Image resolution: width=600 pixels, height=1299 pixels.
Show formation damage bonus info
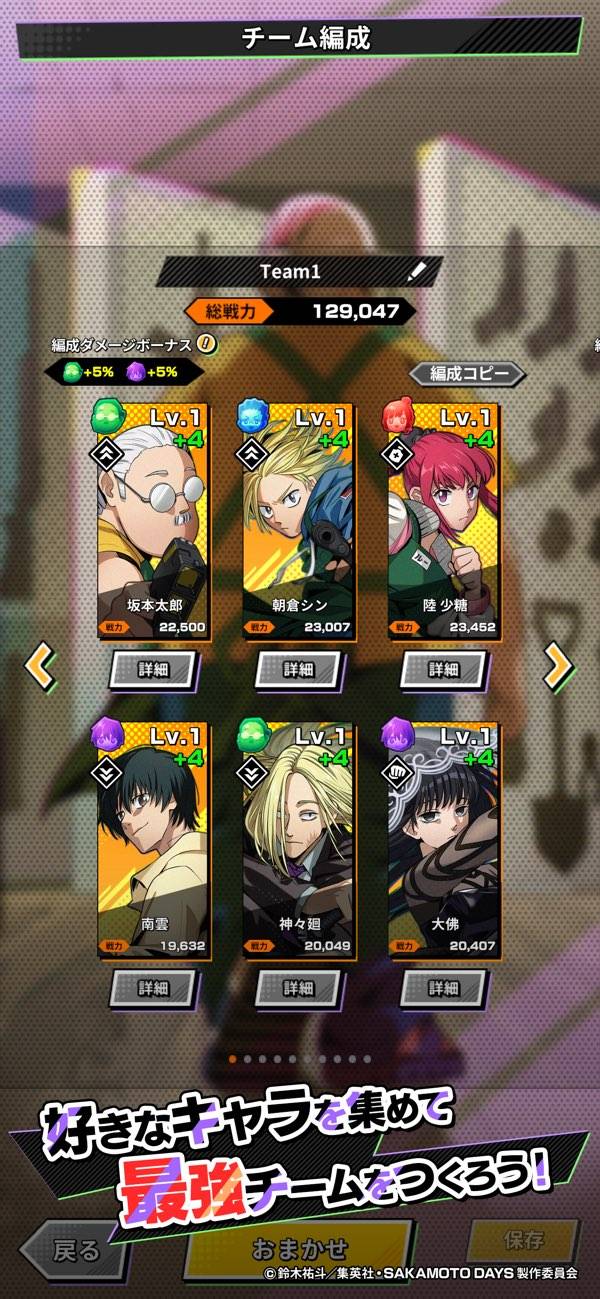coord(206,344)
